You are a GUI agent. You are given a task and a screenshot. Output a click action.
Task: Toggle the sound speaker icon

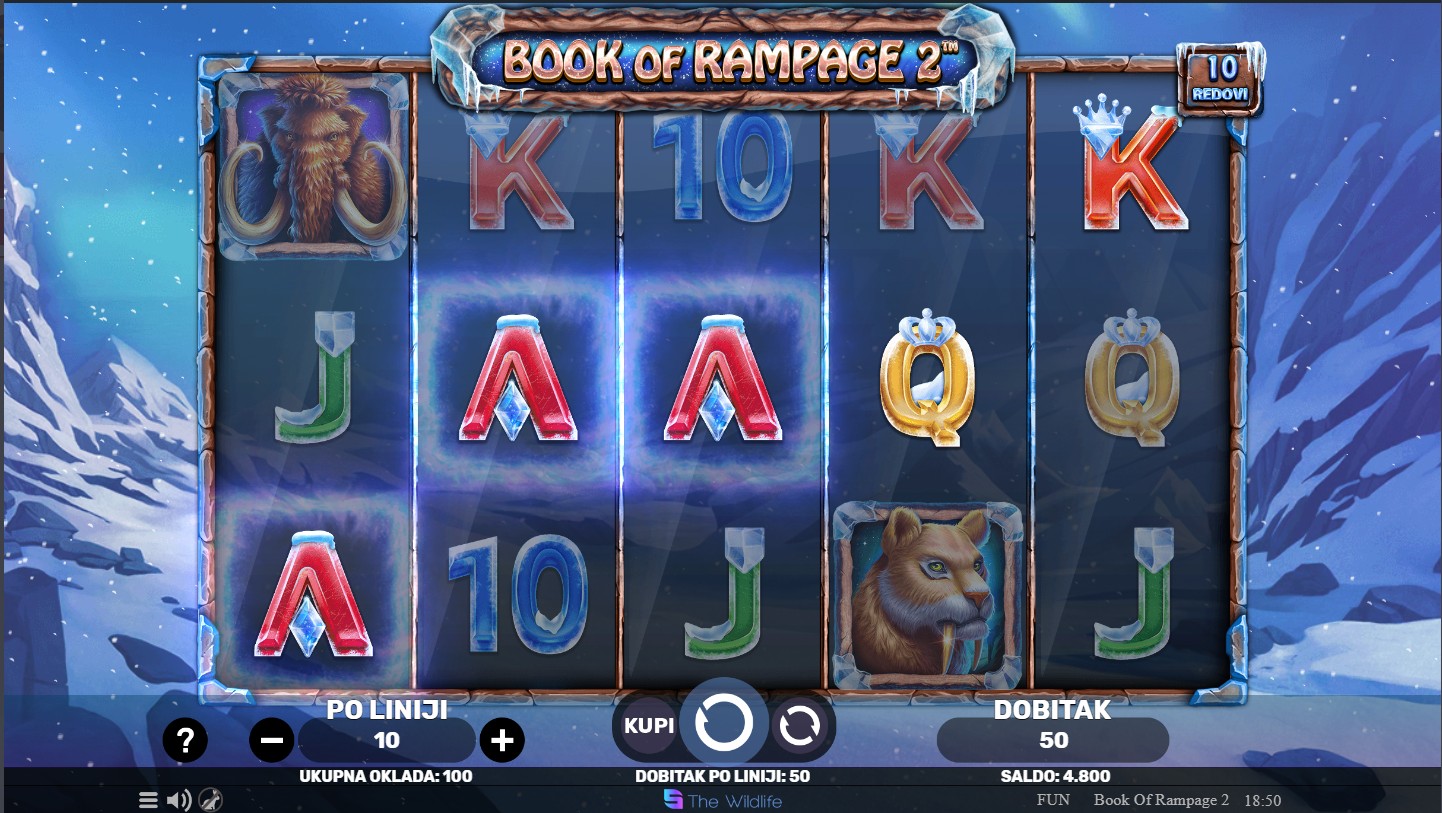click(x=179, y=800)
